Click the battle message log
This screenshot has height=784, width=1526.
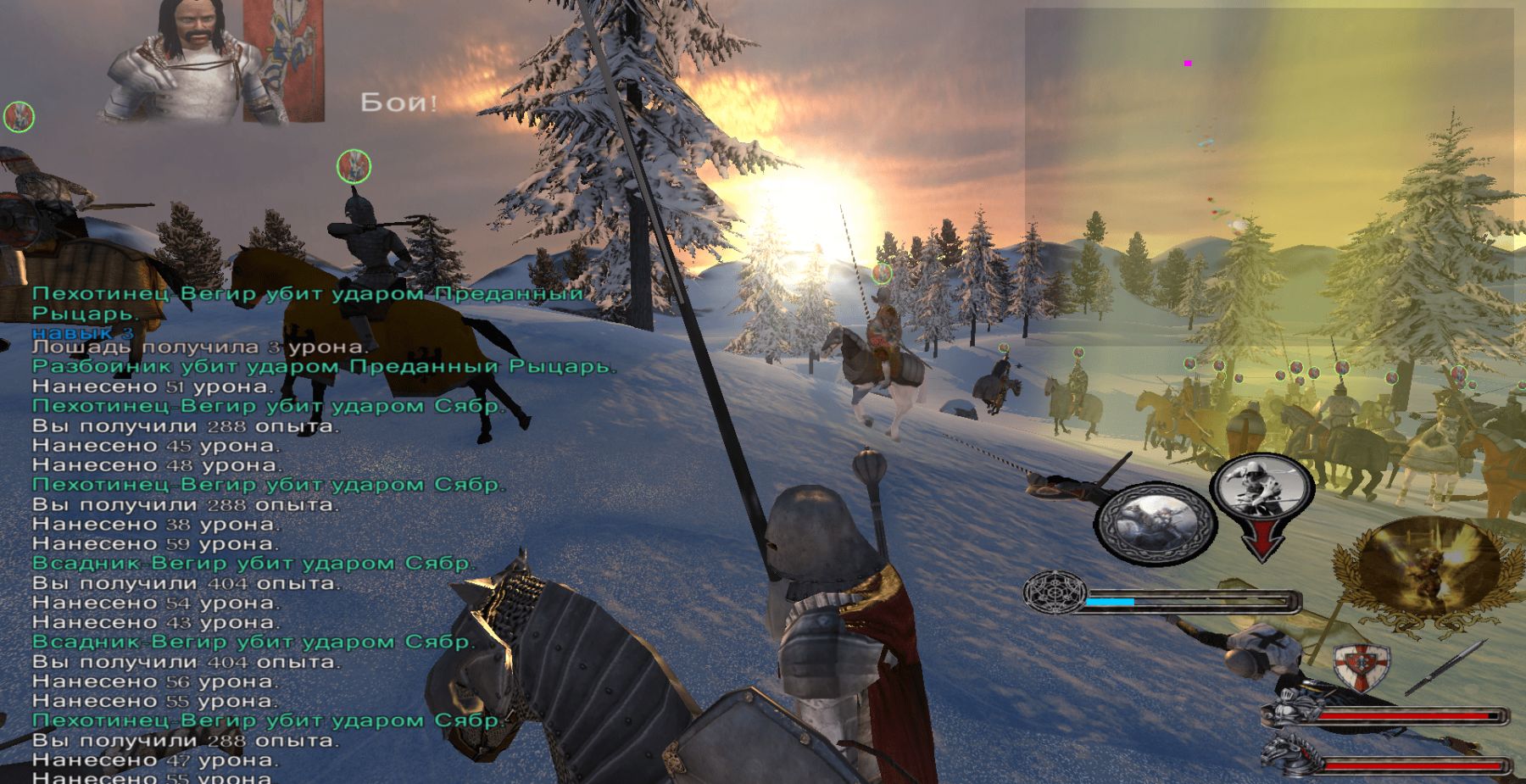pos(280,534)
